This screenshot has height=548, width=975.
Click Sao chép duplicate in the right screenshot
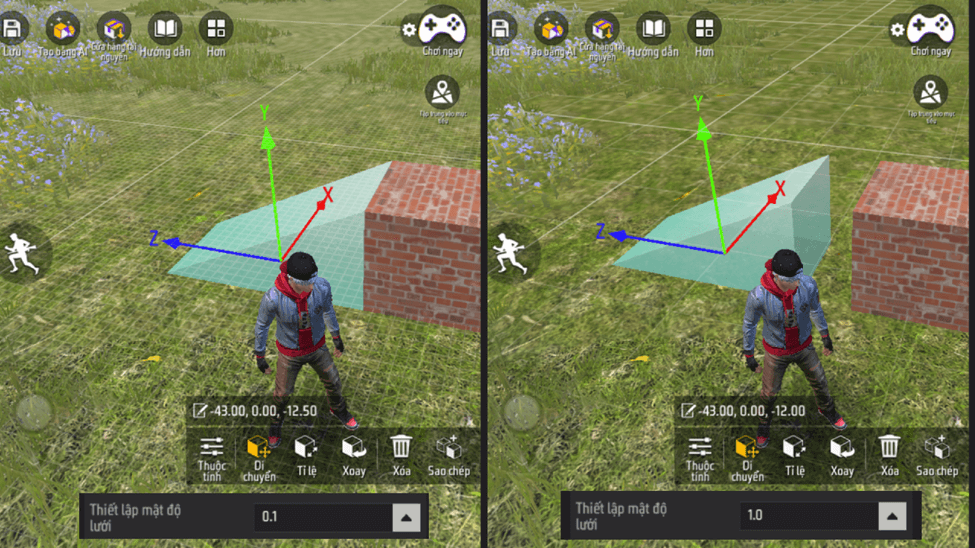[x=937, y=454]
